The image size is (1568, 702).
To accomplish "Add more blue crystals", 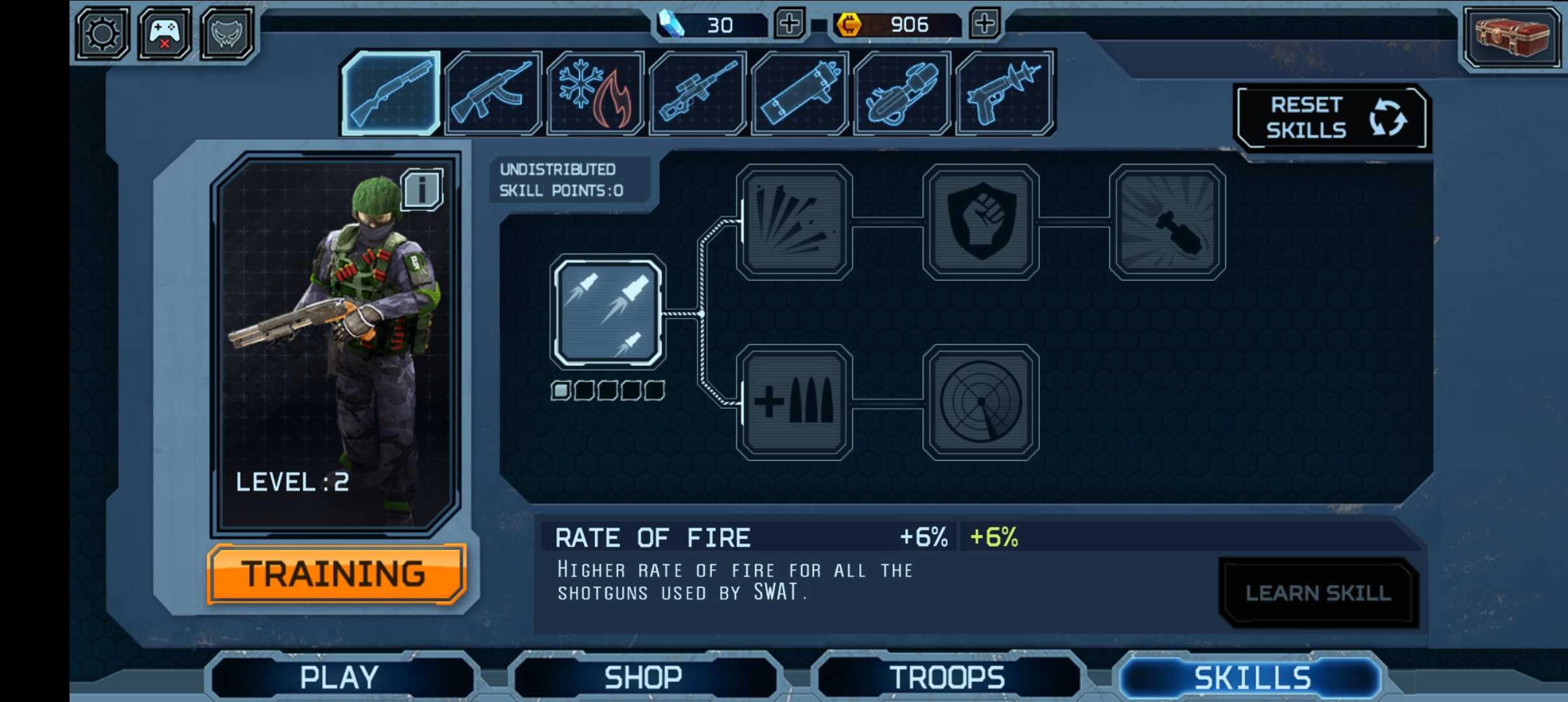I will coord(789,24).
